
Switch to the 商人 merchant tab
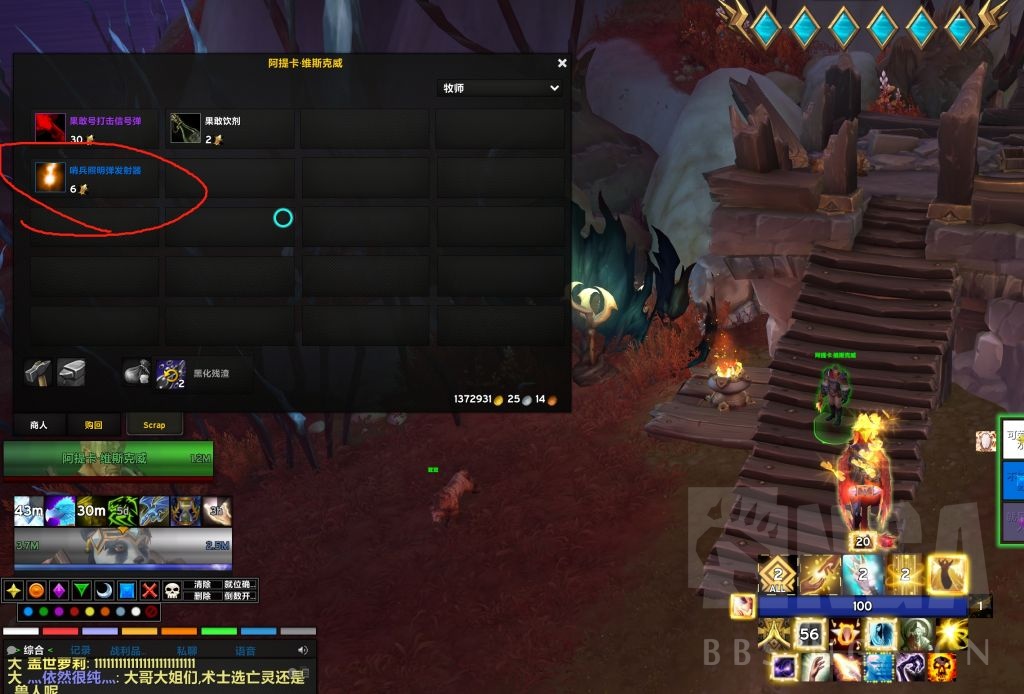tap(38, 425)
